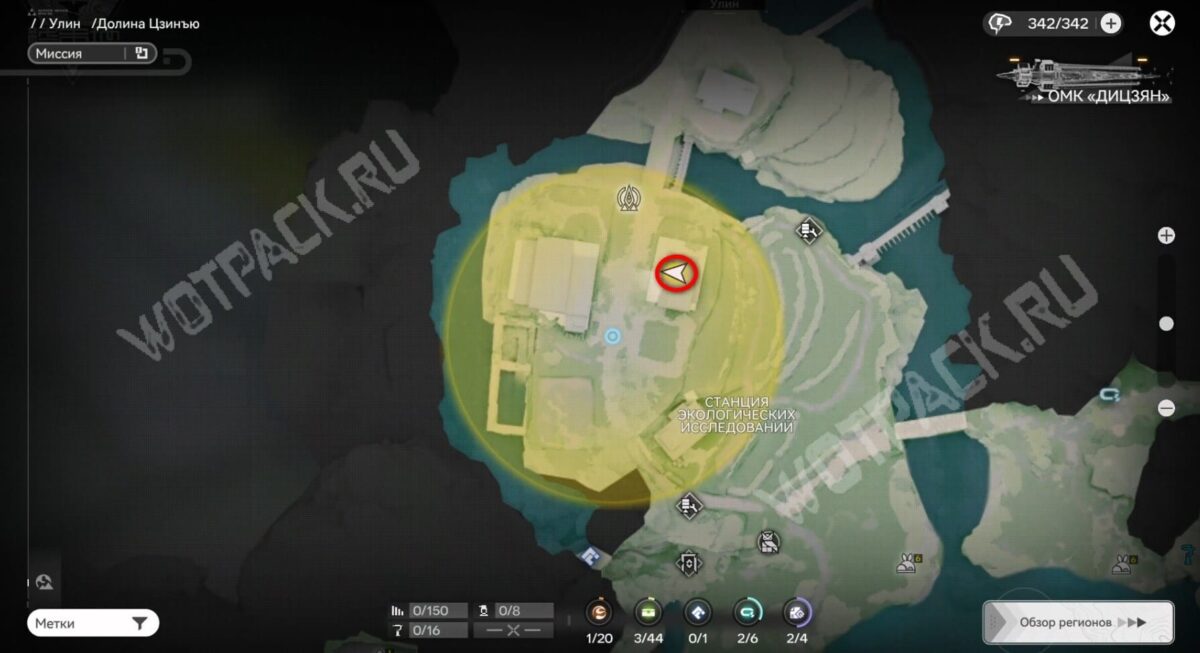Add energy with the plus button
1200x653 pixels.
coord(1111,24)
